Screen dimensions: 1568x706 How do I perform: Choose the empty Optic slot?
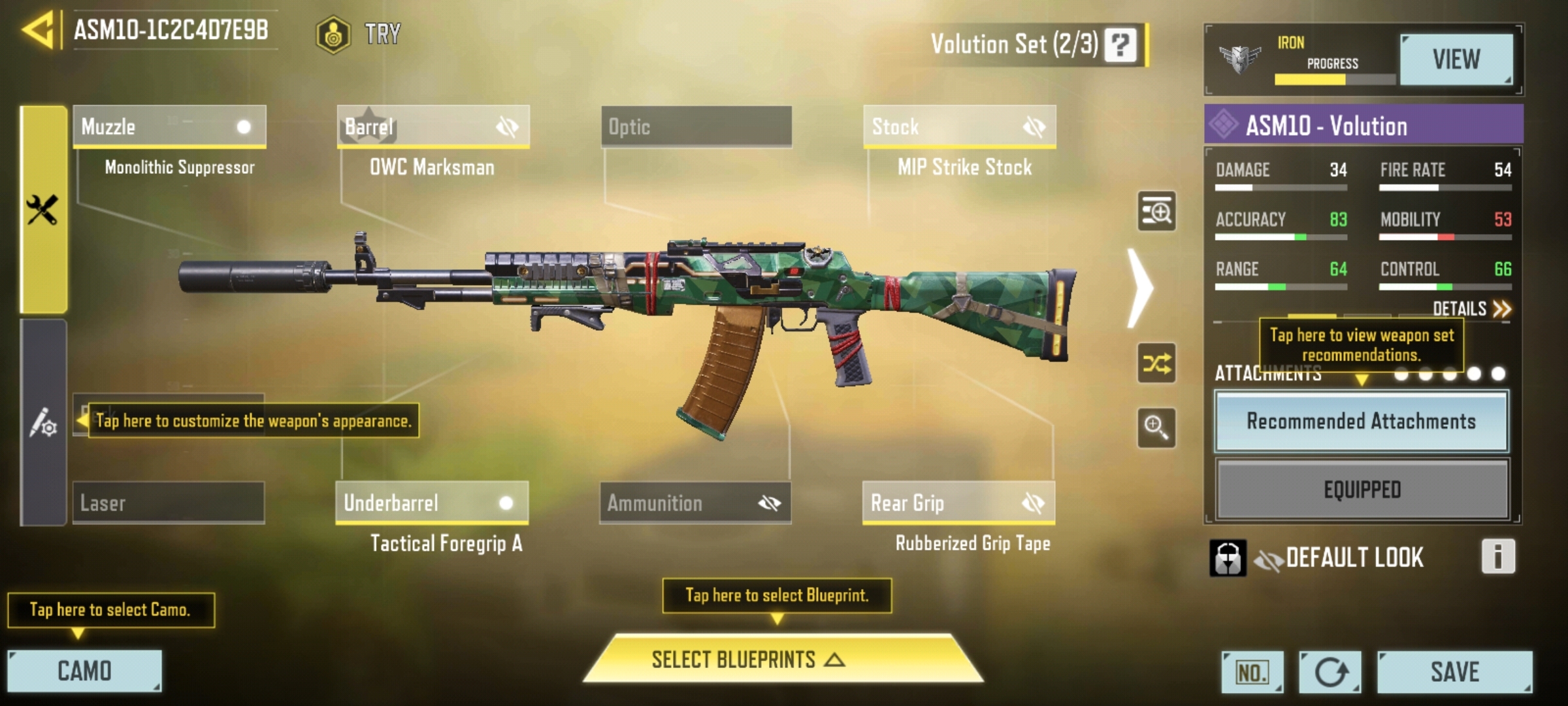coord(696,126)
